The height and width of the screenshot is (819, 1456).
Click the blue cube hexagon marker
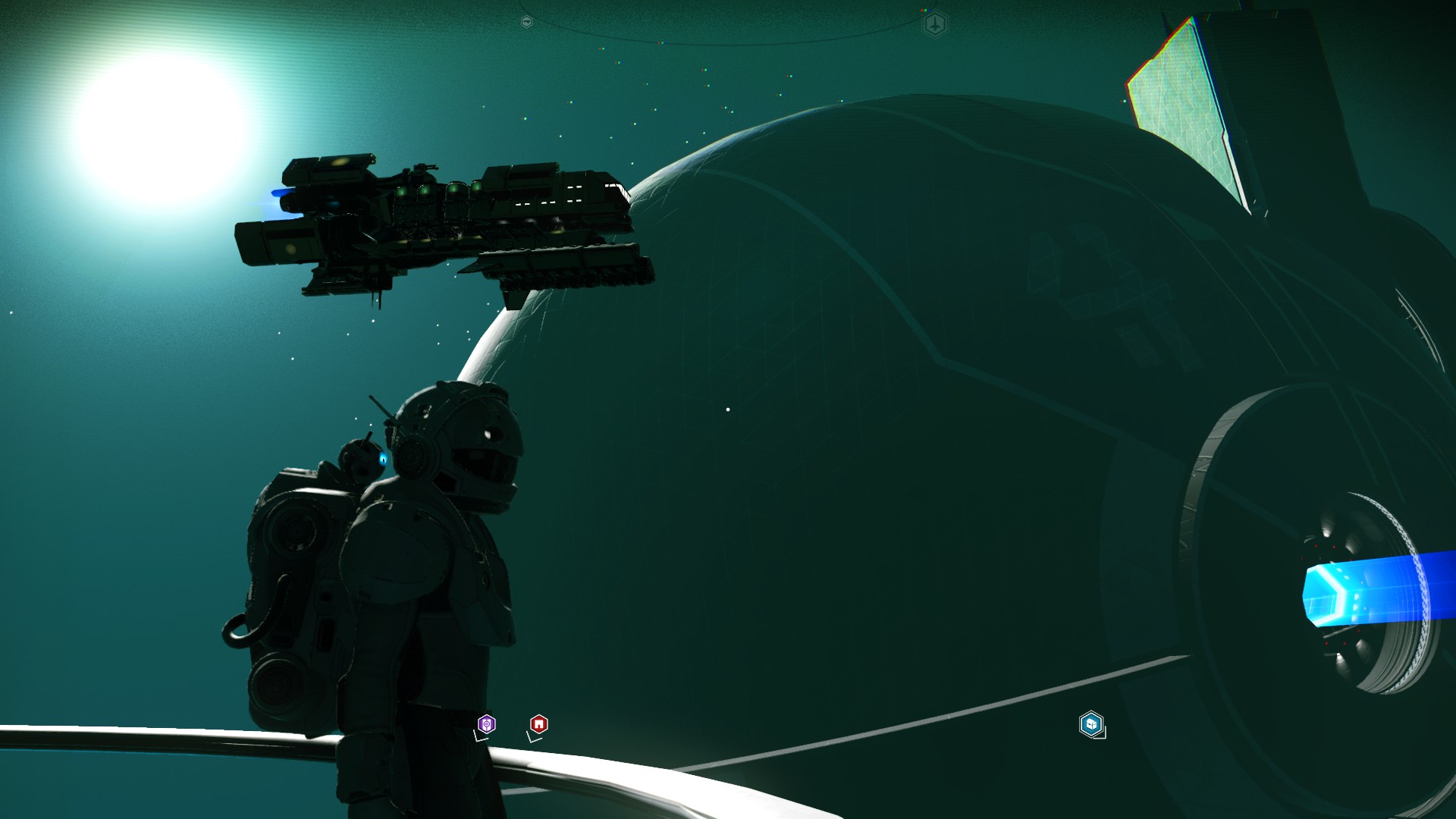pos(1090,724)
